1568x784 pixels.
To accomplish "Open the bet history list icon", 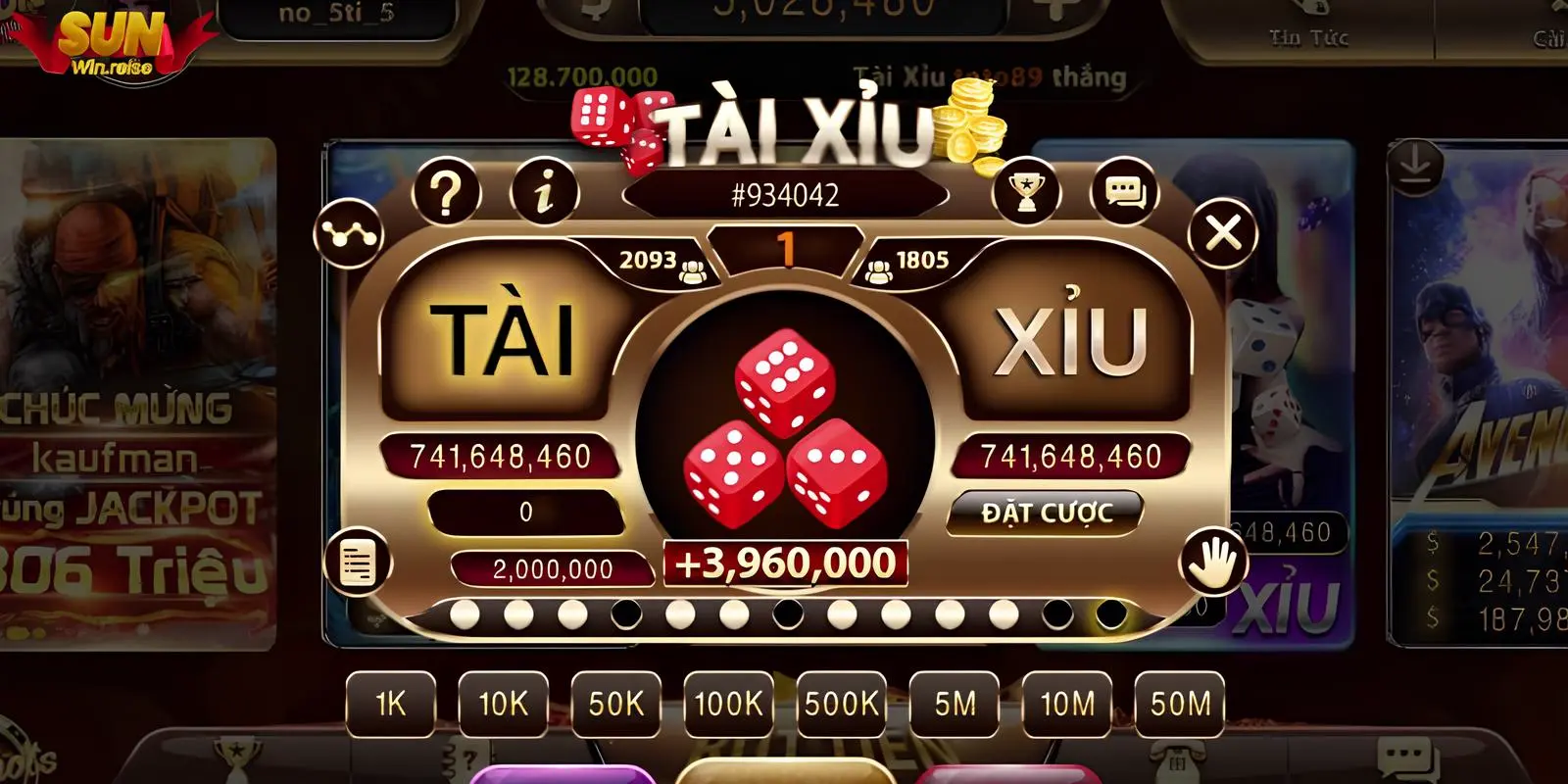I will pos(358,563).
